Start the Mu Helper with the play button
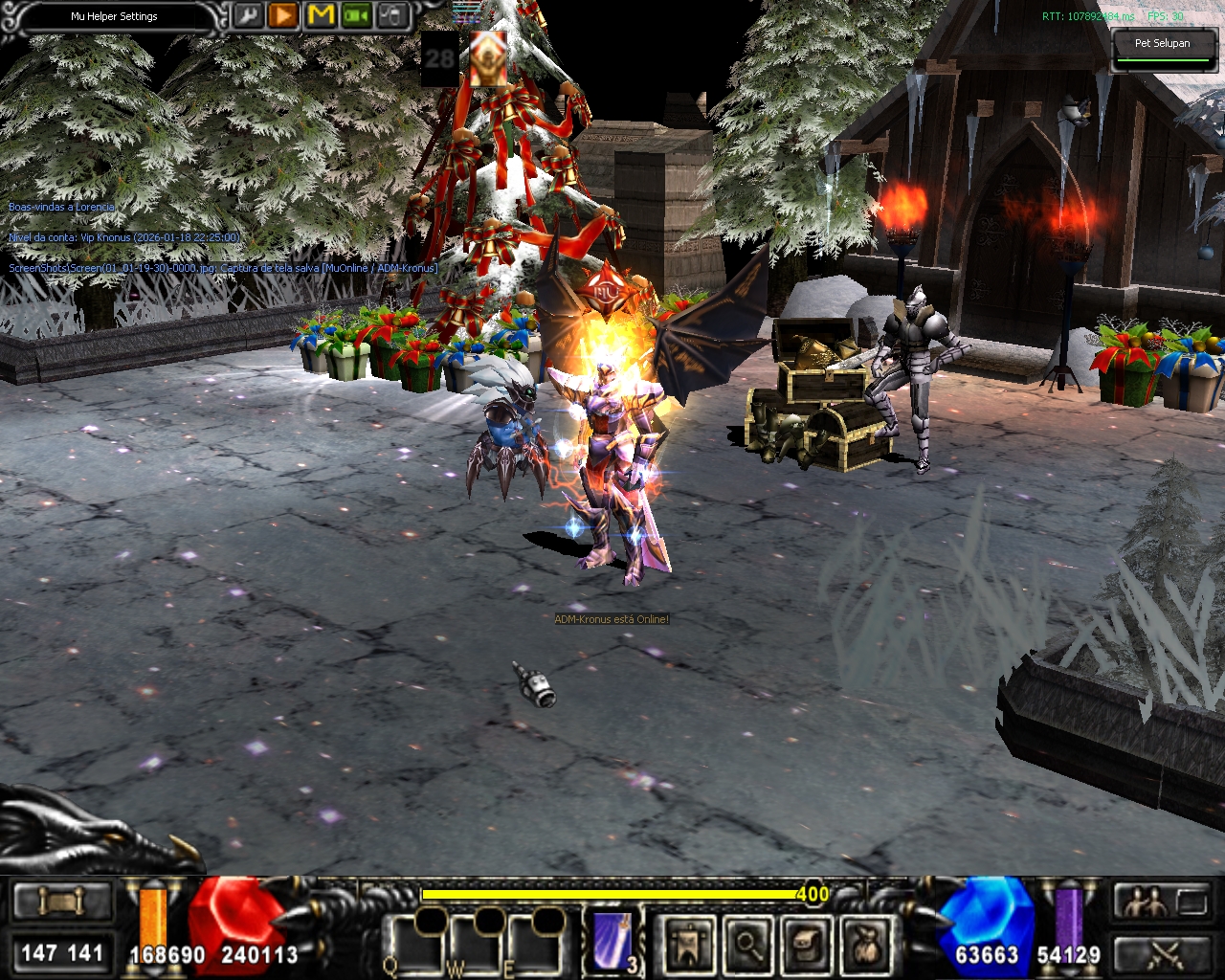 [283, 15]
